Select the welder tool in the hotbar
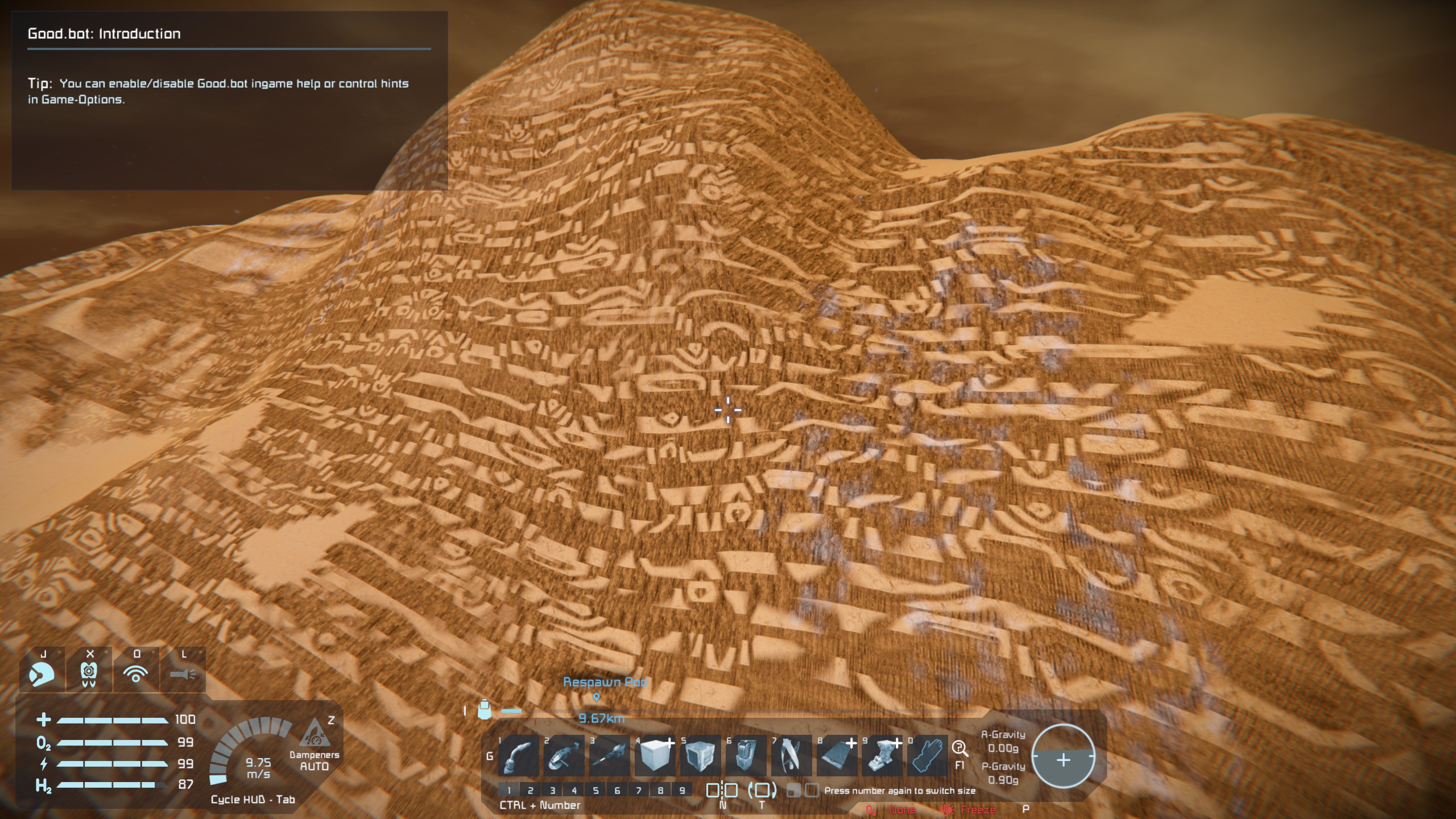 pos(518,756)
